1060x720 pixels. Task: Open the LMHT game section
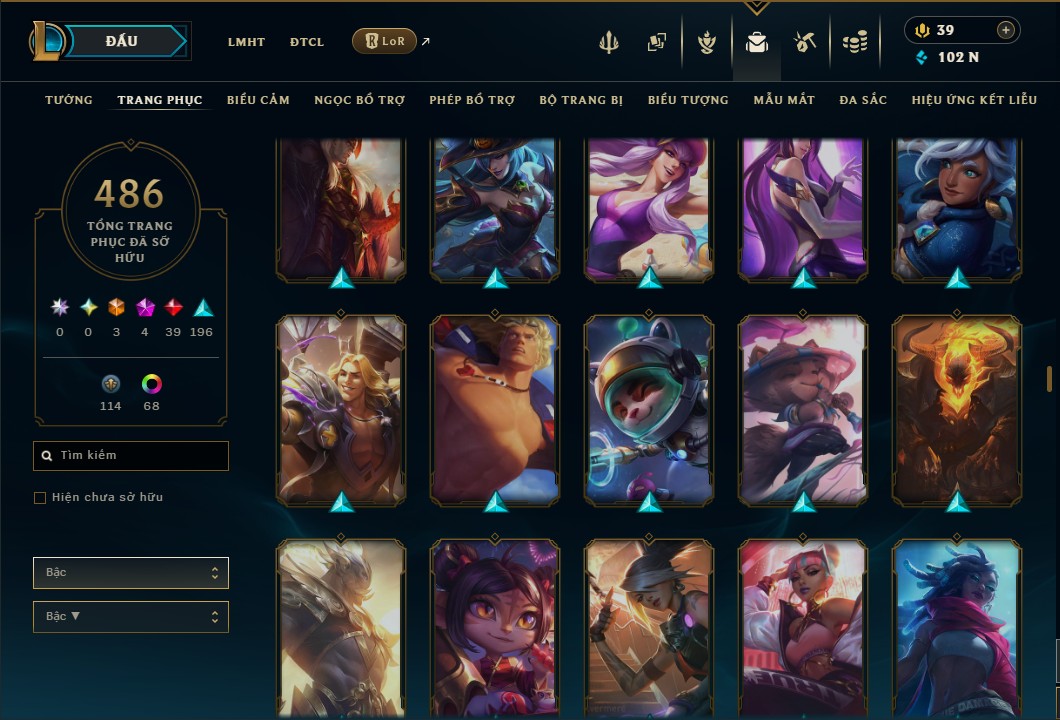(246, 42)
